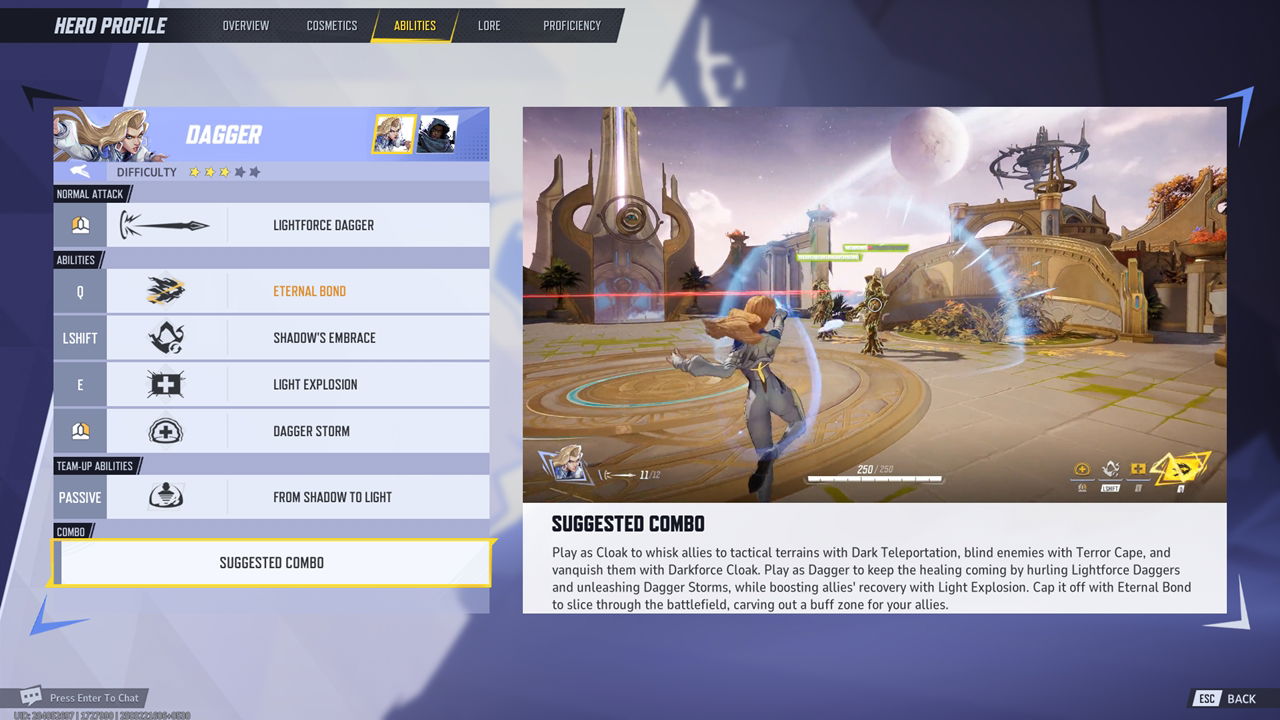Switch to the Proficiency tab

coord(572,26)
